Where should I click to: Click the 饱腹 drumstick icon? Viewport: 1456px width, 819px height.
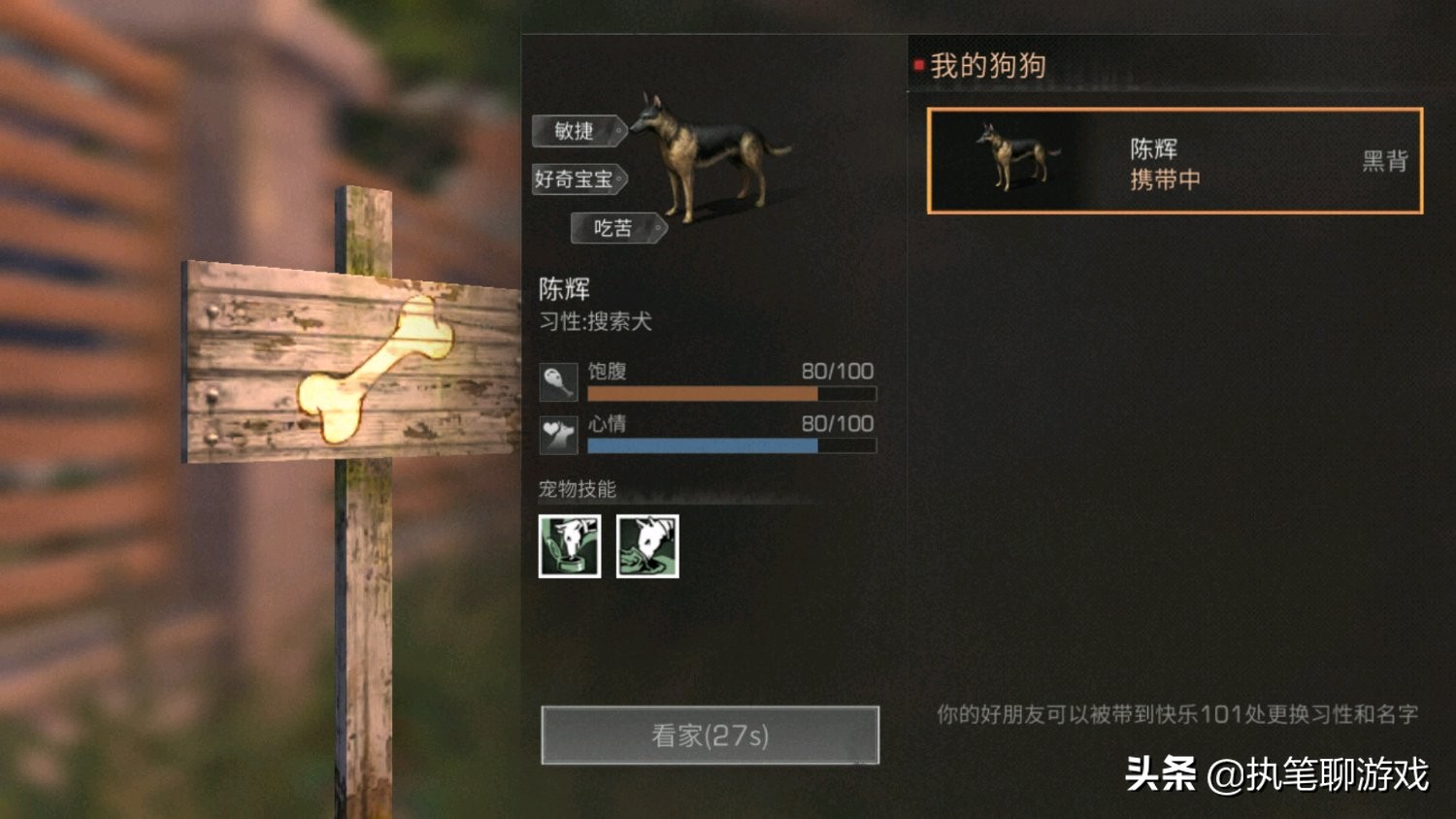pyautogui.click(x=561, y=382)
